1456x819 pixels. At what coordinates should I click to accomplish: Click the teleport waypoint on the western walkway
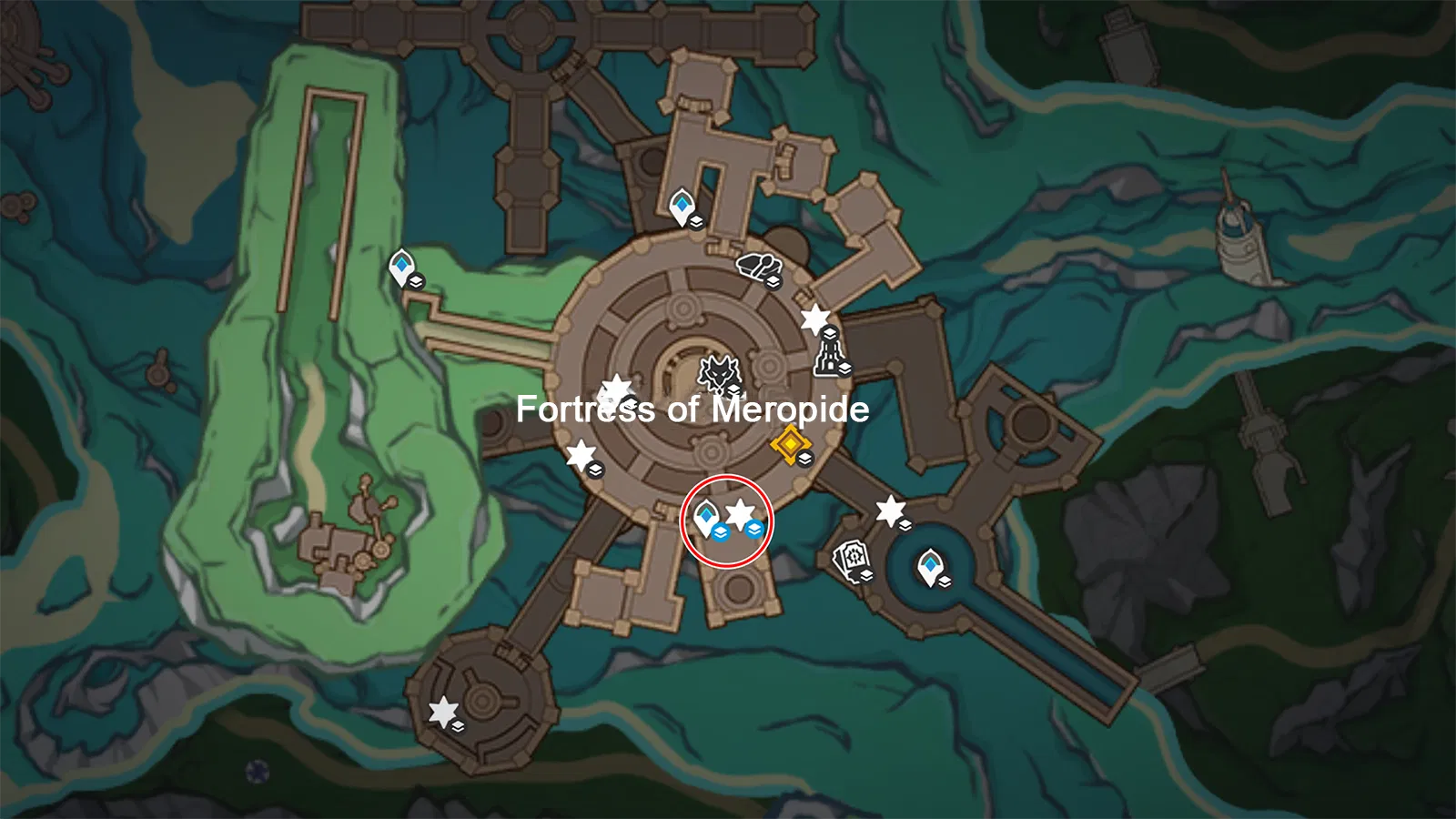click(400, 266)
